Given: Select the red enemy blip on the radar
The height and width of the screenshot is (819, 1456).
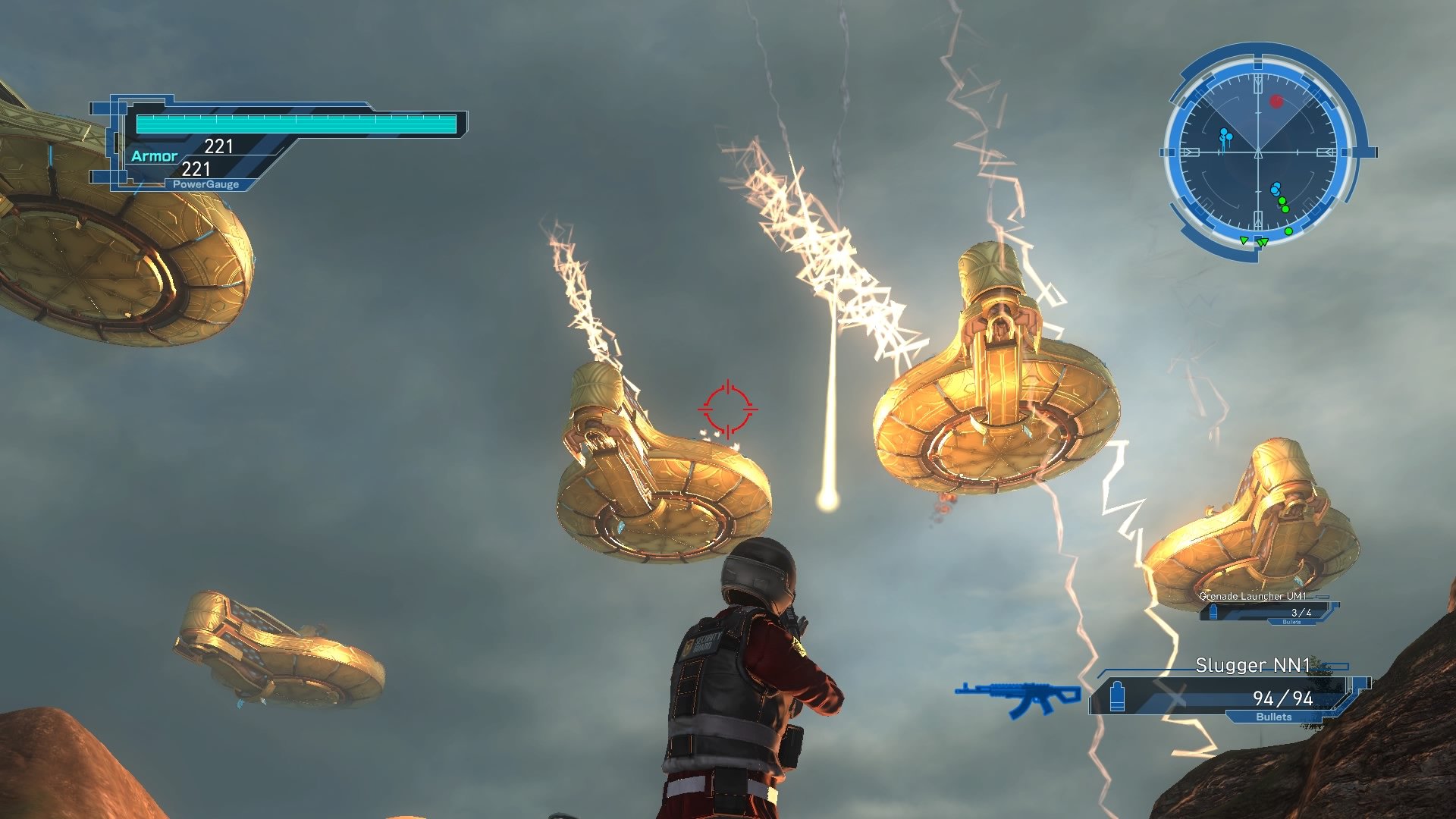Looking at the screenshot, I should pos(1276,101).
